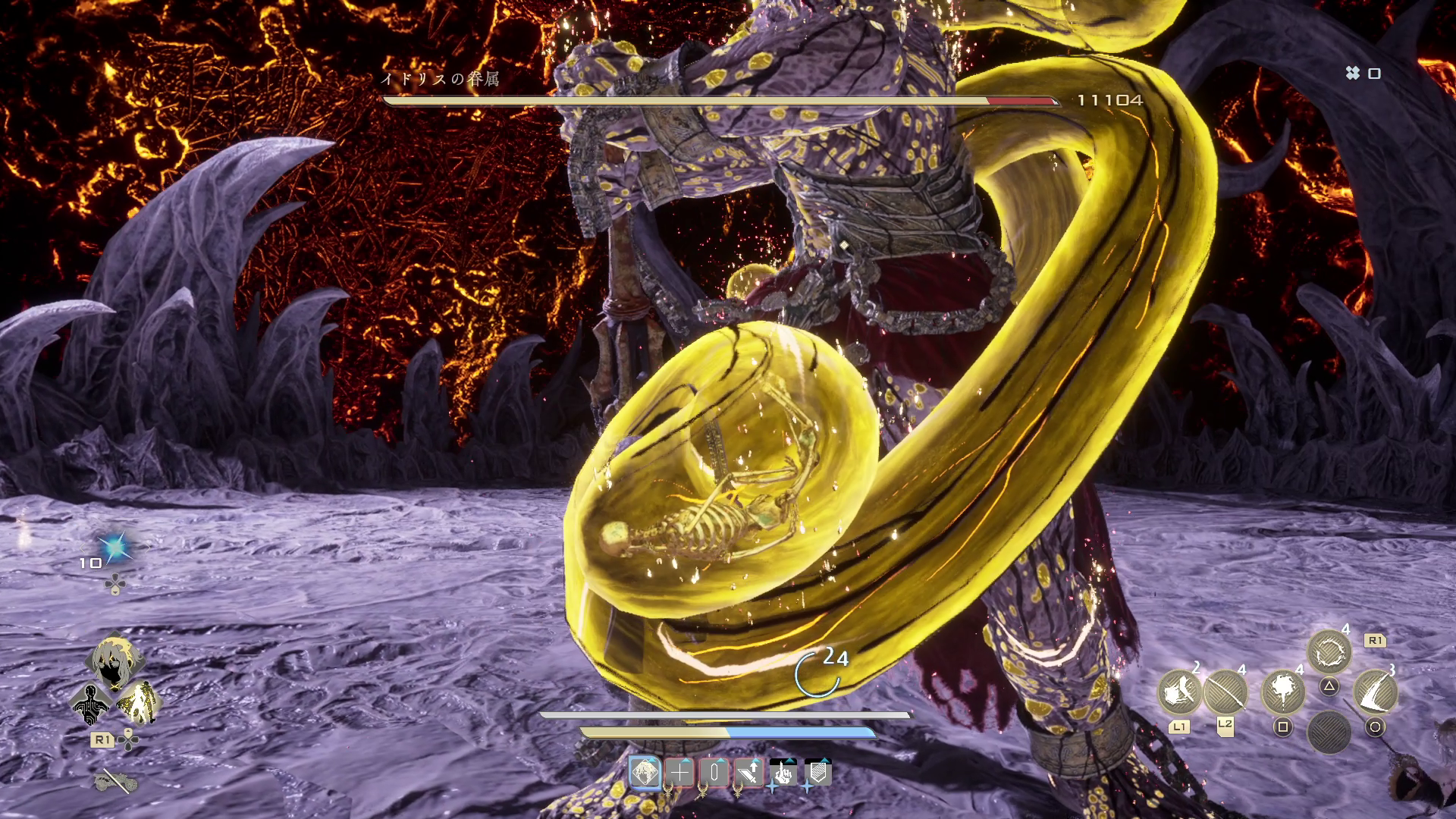Click the plus sign buff icon
This screenshot has width=1456, height=819.
(679, 773)
